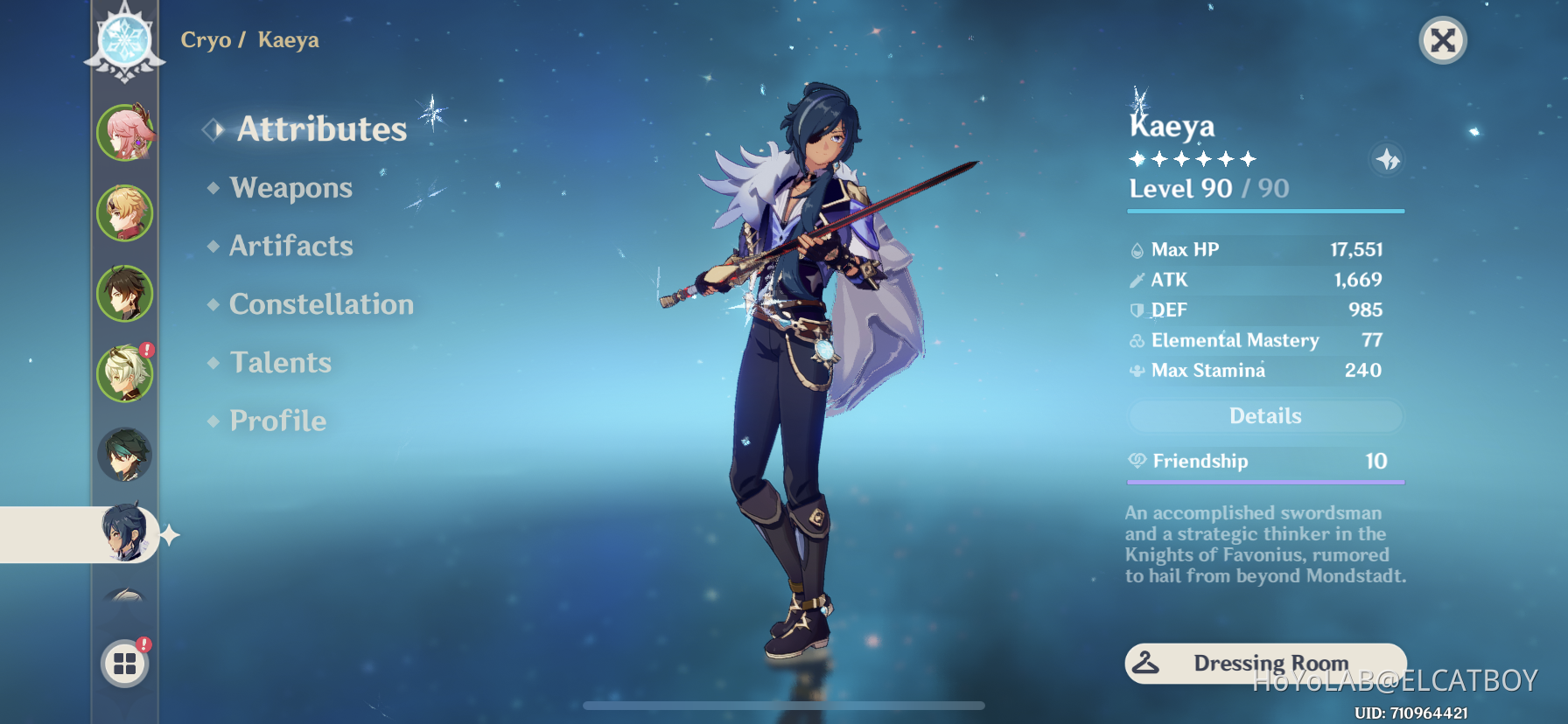Select the blond character with exclamation mark
The image size is (1568, 724).
[125, 372]
